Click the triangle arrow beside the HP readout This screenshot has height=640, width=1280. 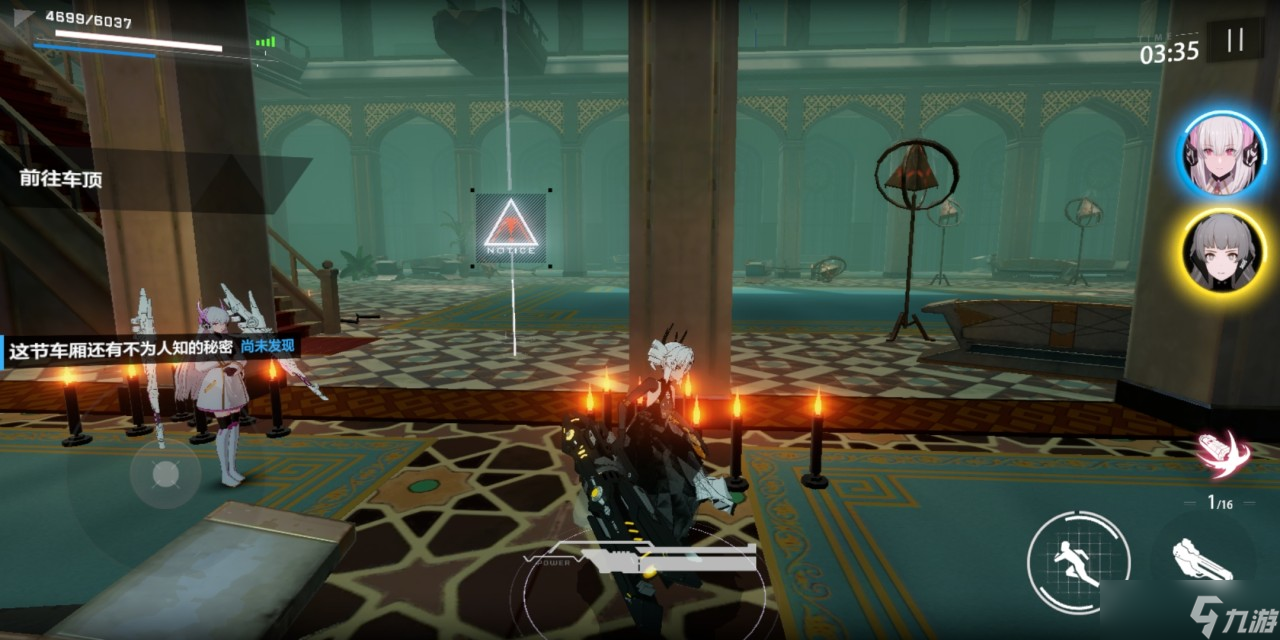pyautogui.click(x=25, y=18)
